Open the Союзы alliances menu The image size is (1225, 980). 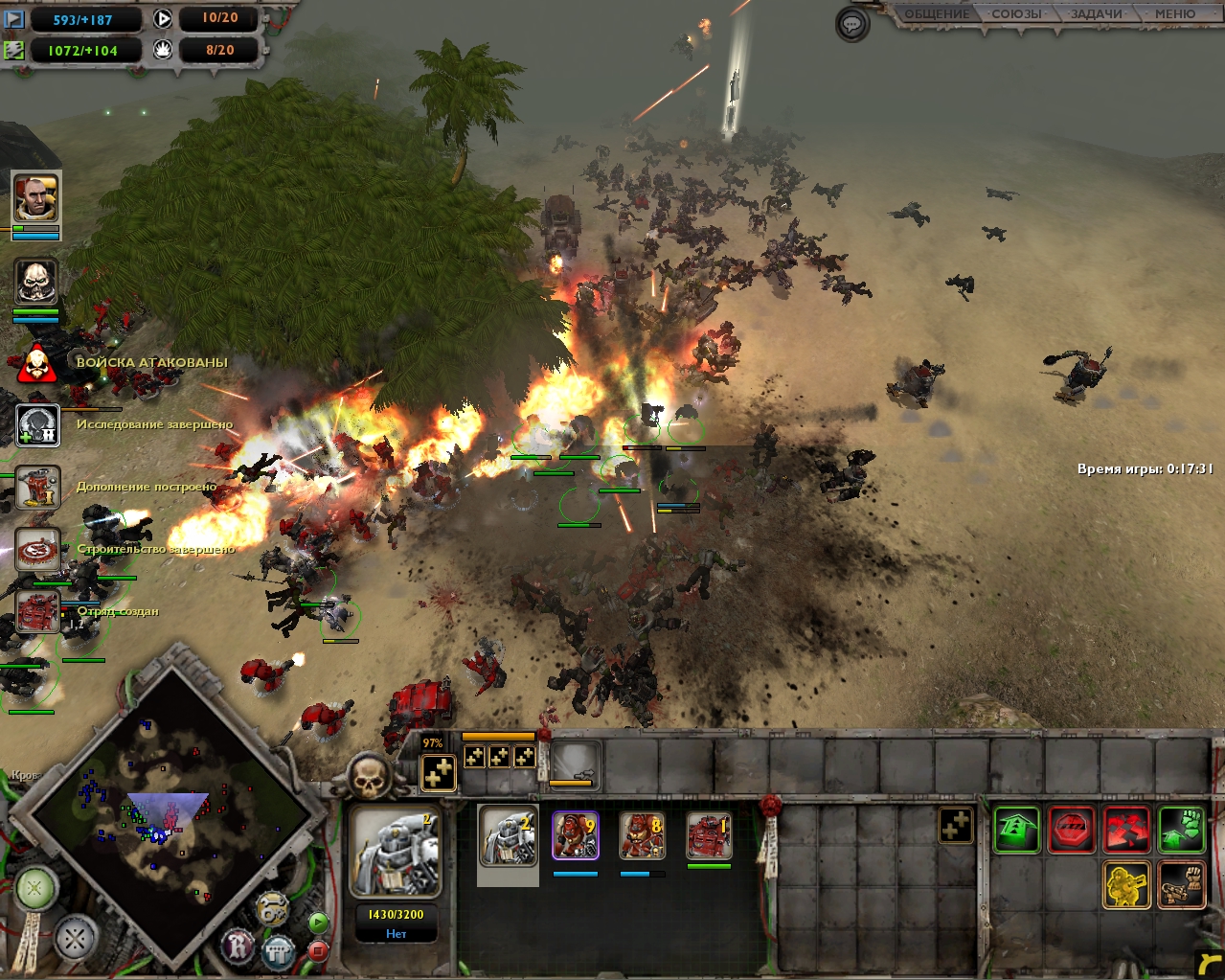pyautogui.click(x=1016, y=14)
